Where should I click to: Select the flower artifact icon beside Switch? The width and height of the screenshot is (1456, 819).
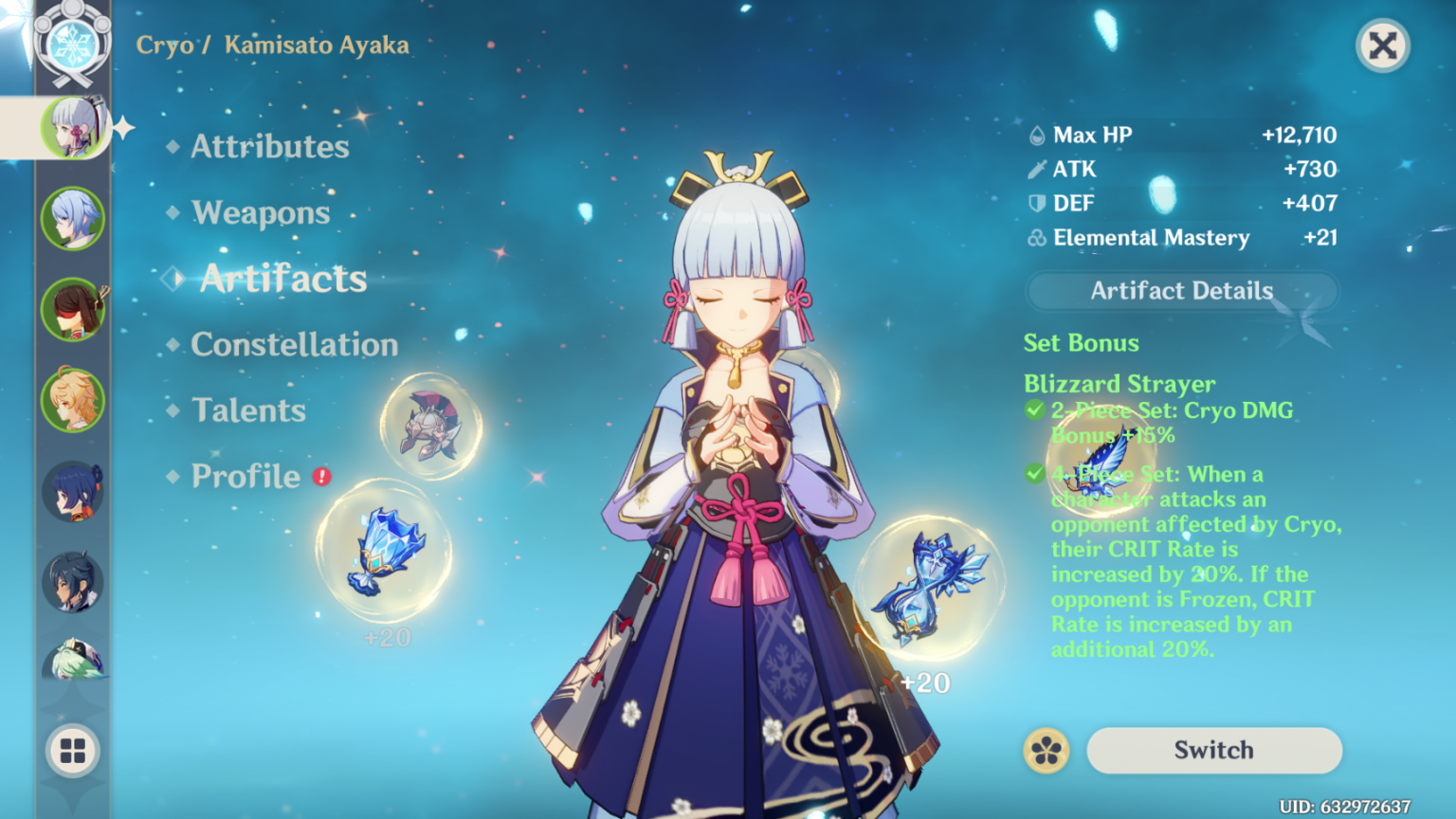pos(1046,751)
